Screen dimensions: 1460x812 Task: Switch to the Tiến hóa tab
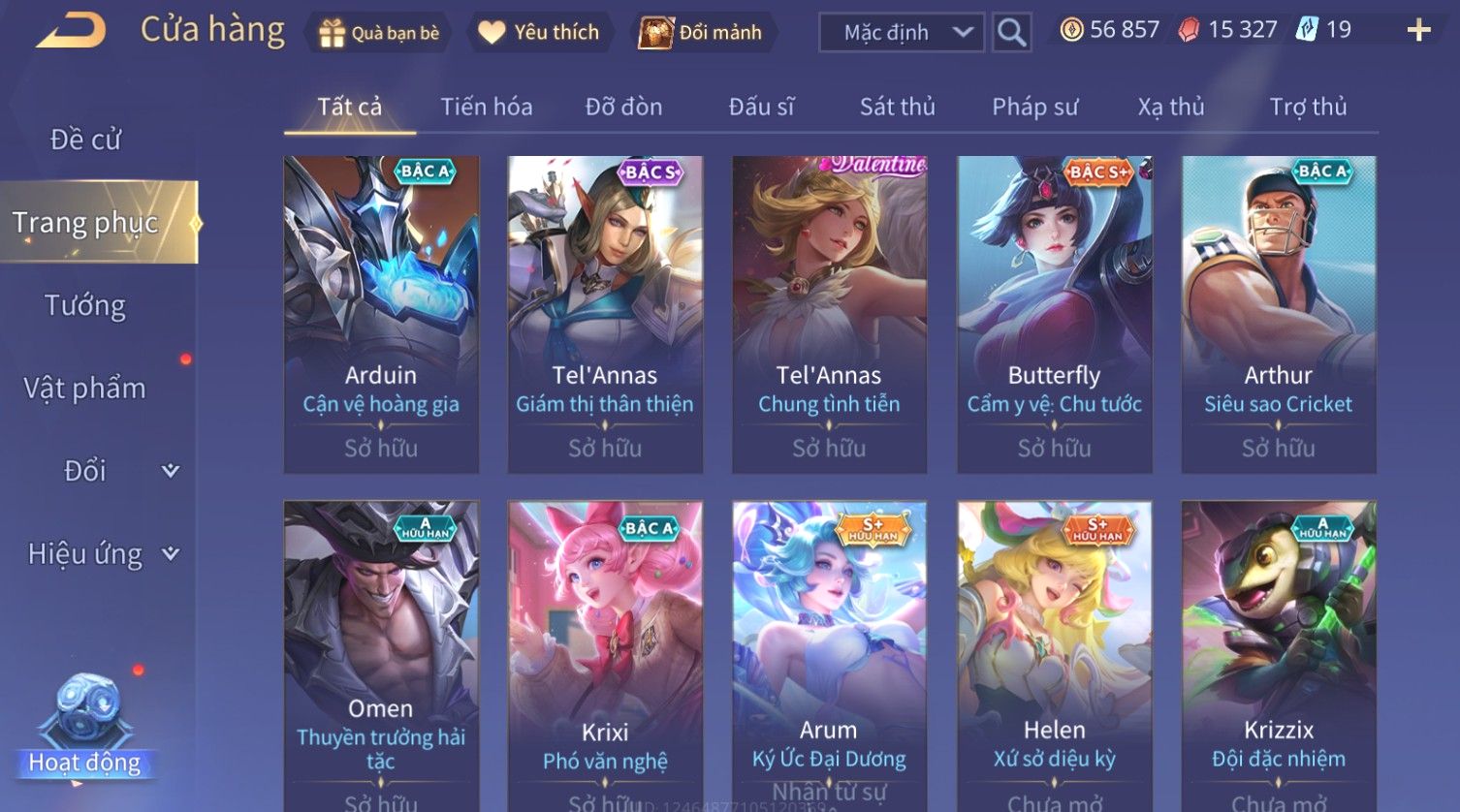[x=487, y=107]
